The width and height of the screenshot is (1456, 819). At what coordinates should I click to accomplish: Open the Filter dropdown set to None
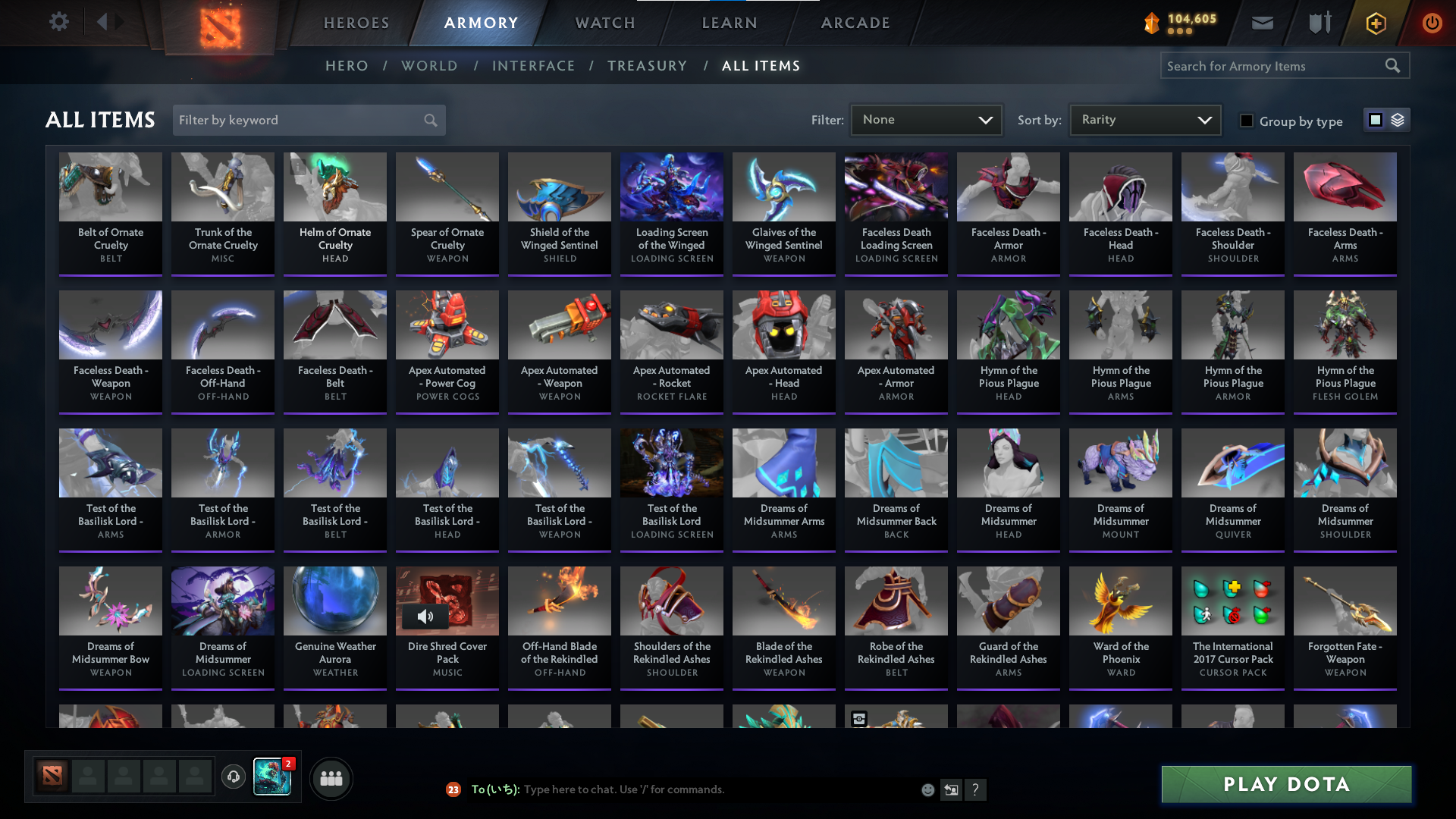pos(926,119)
